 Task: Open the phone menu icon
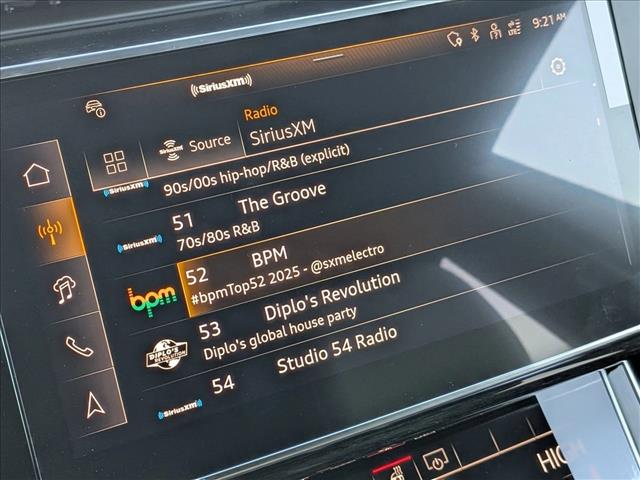[x=79, y=346]
